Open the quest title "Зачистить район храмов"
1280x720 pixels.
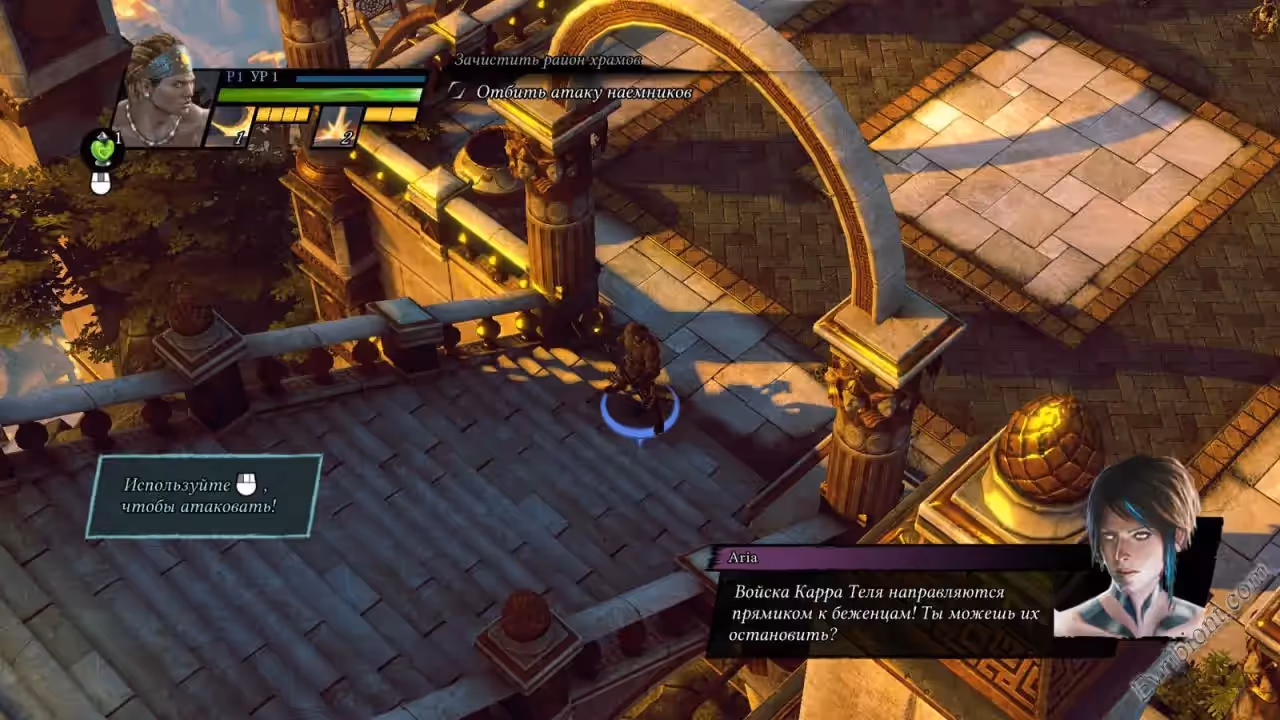547,60
